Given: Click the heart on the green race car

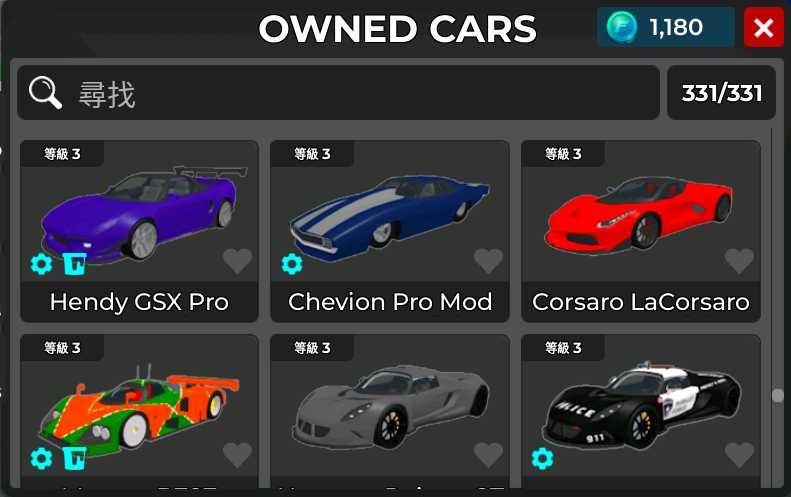Looking at the screenshot, I should [x=237, y=456].
